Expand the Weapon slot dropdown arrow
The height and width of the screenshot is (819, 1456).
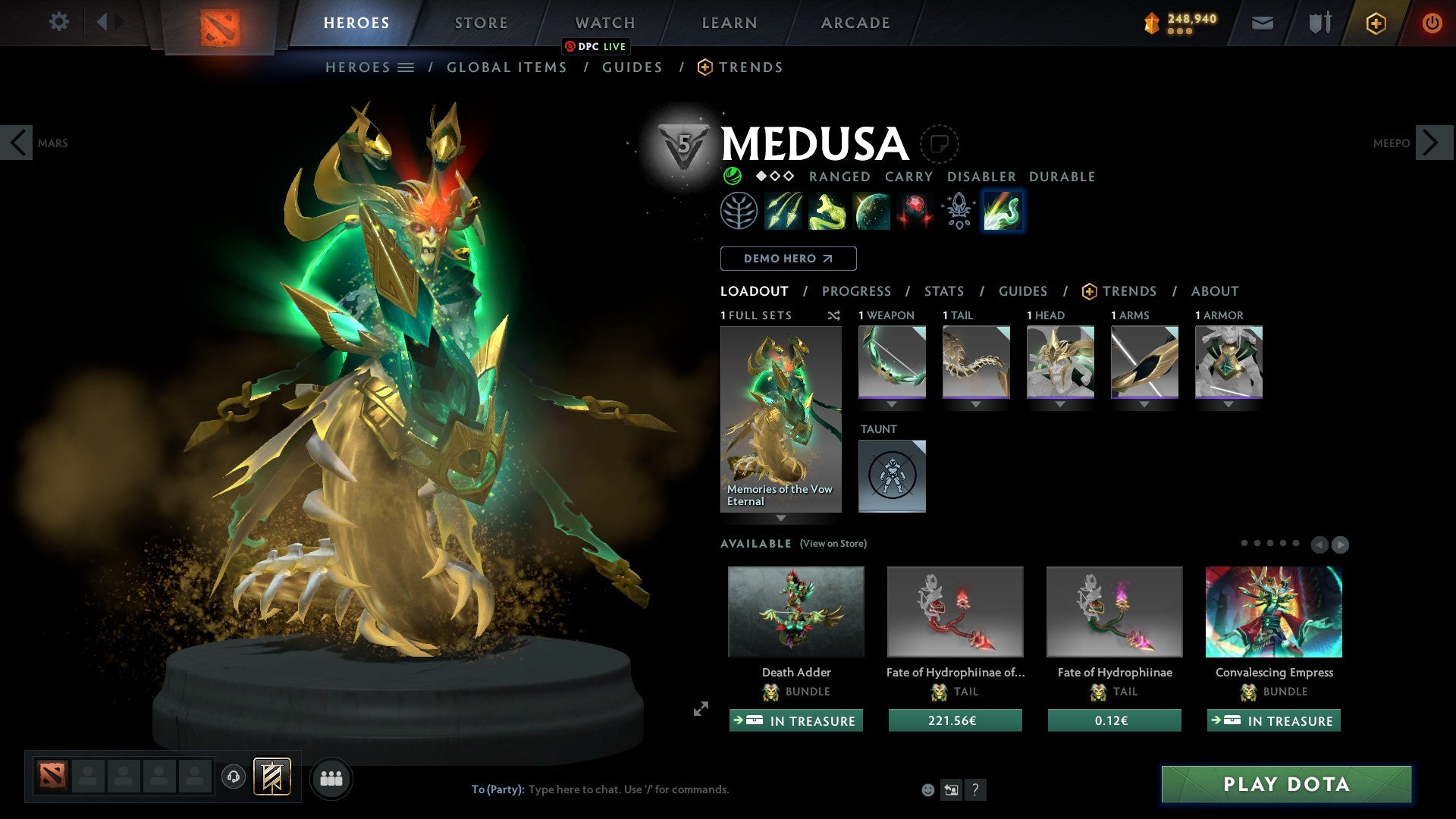click(892, 404)
